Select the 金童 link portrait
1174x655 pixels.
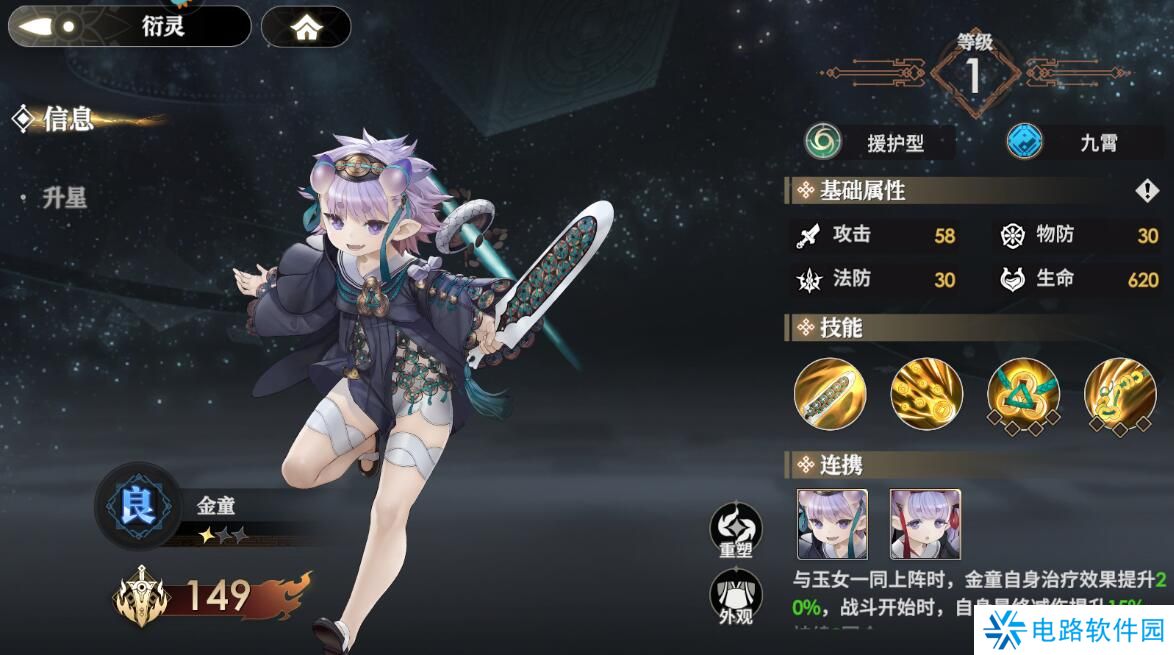832,524
